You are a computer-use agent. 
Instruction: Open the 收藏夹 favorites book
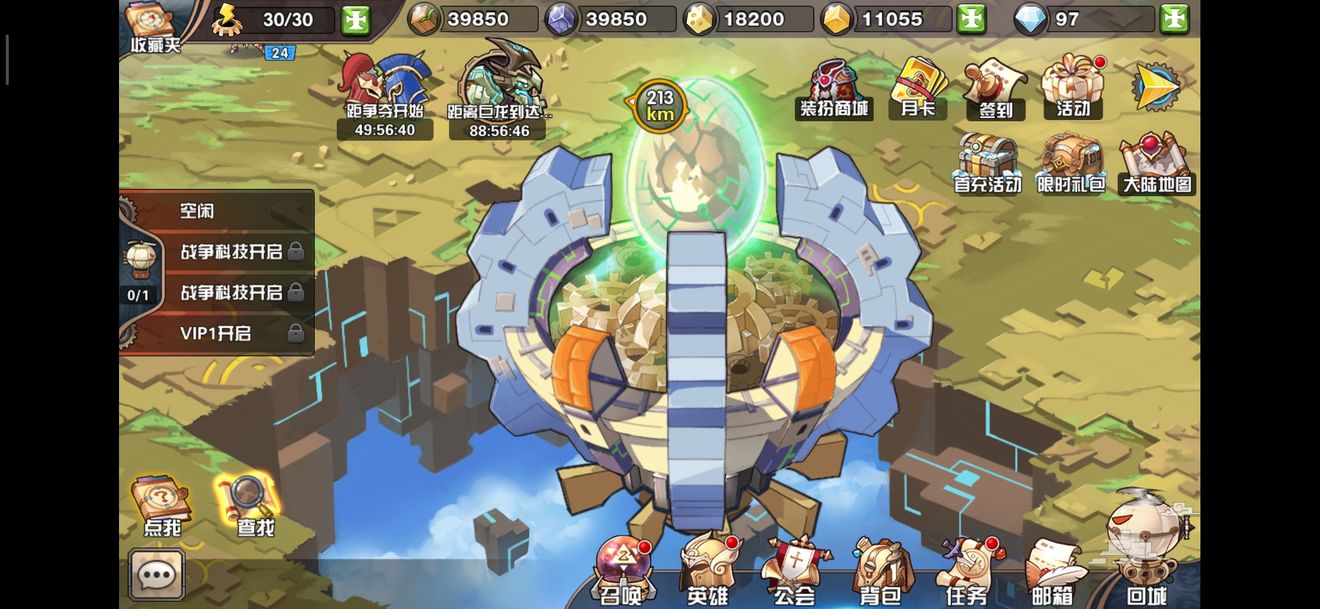(152, 25)
